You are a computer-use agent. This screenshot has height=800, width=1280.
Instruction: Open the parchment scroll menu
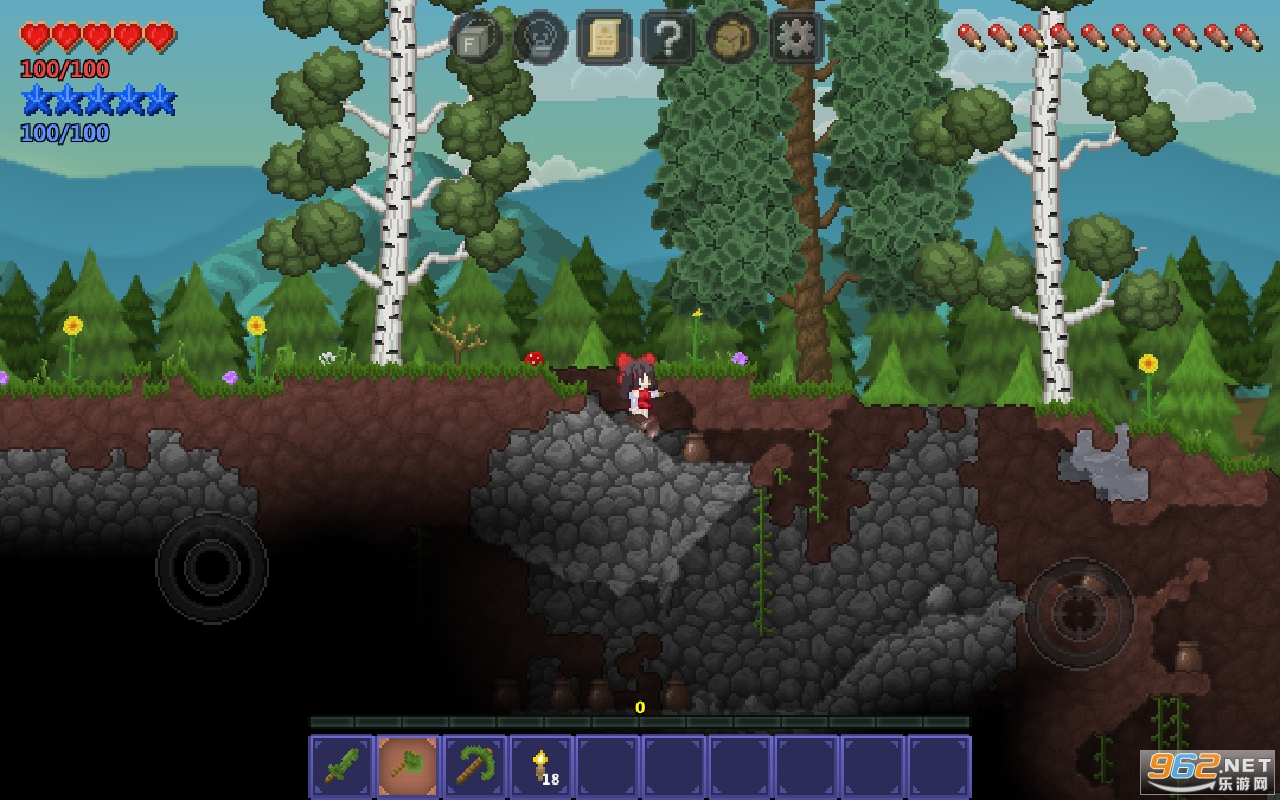tap(604, 39)
